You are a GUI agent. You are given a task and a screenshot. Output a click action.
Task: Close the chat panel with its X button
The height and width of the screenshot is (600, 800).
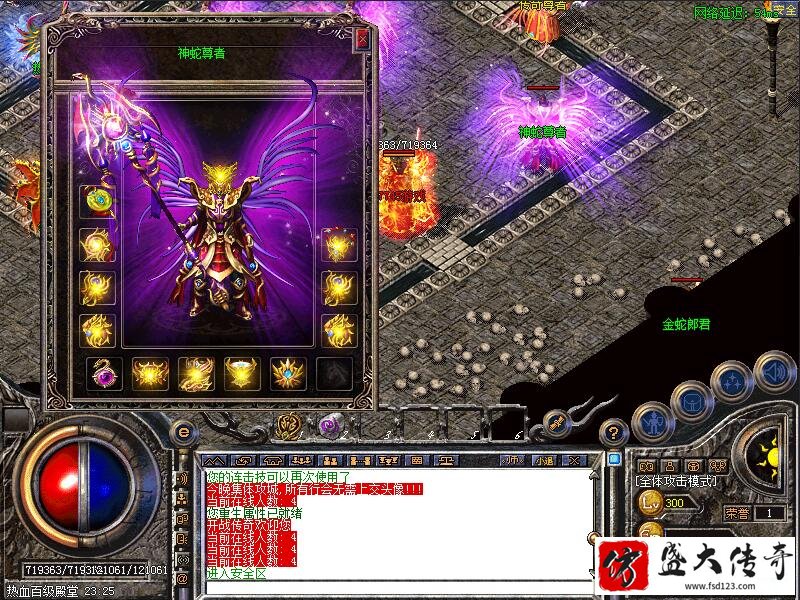[x=574, y=461]
